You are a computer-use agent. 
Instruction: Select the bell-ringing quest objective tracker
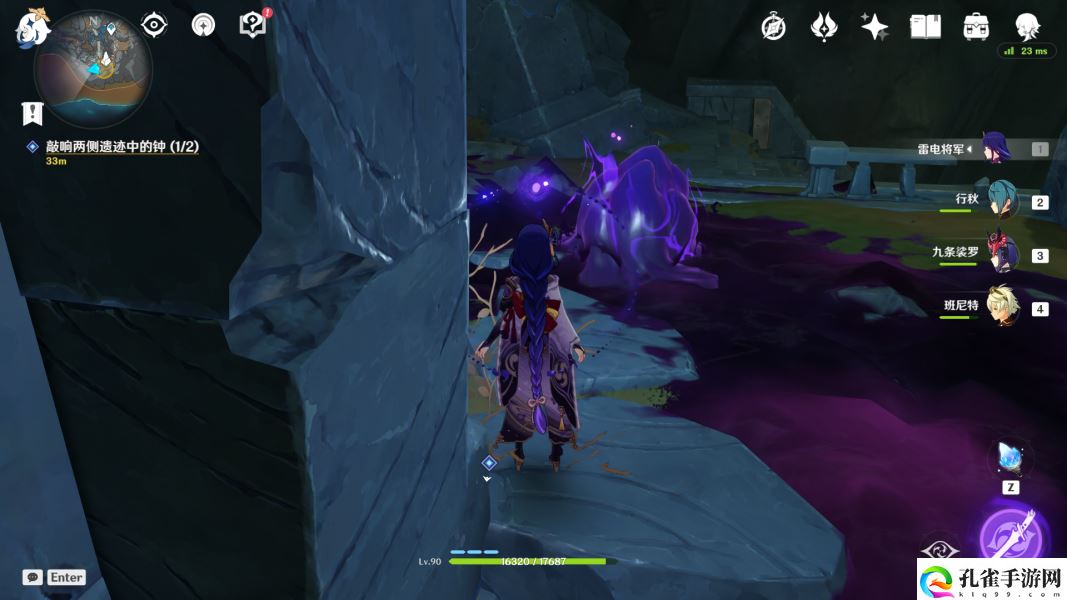pos(121,147)
